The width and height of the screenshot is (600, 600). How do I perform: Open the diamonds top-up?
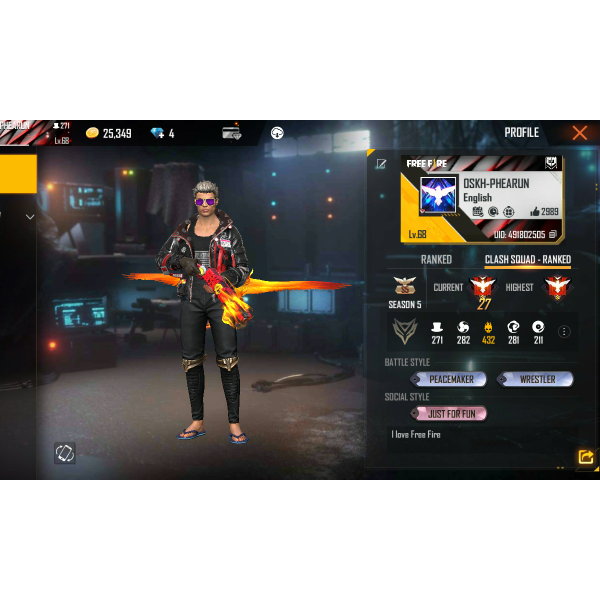pyautogui.click(x=162, y=133)
